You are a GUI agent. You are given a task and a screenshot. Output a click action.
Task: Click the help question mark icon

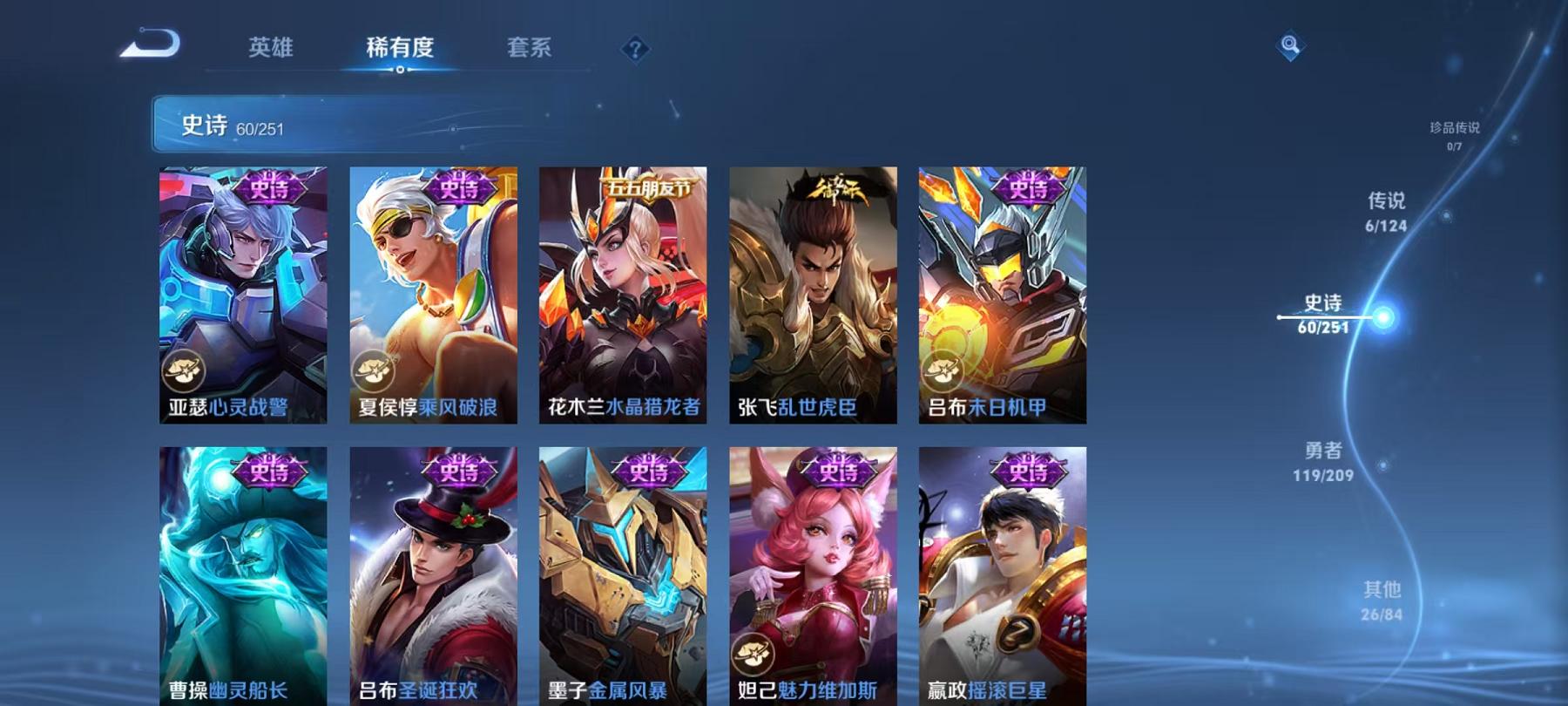coord(635,50)
